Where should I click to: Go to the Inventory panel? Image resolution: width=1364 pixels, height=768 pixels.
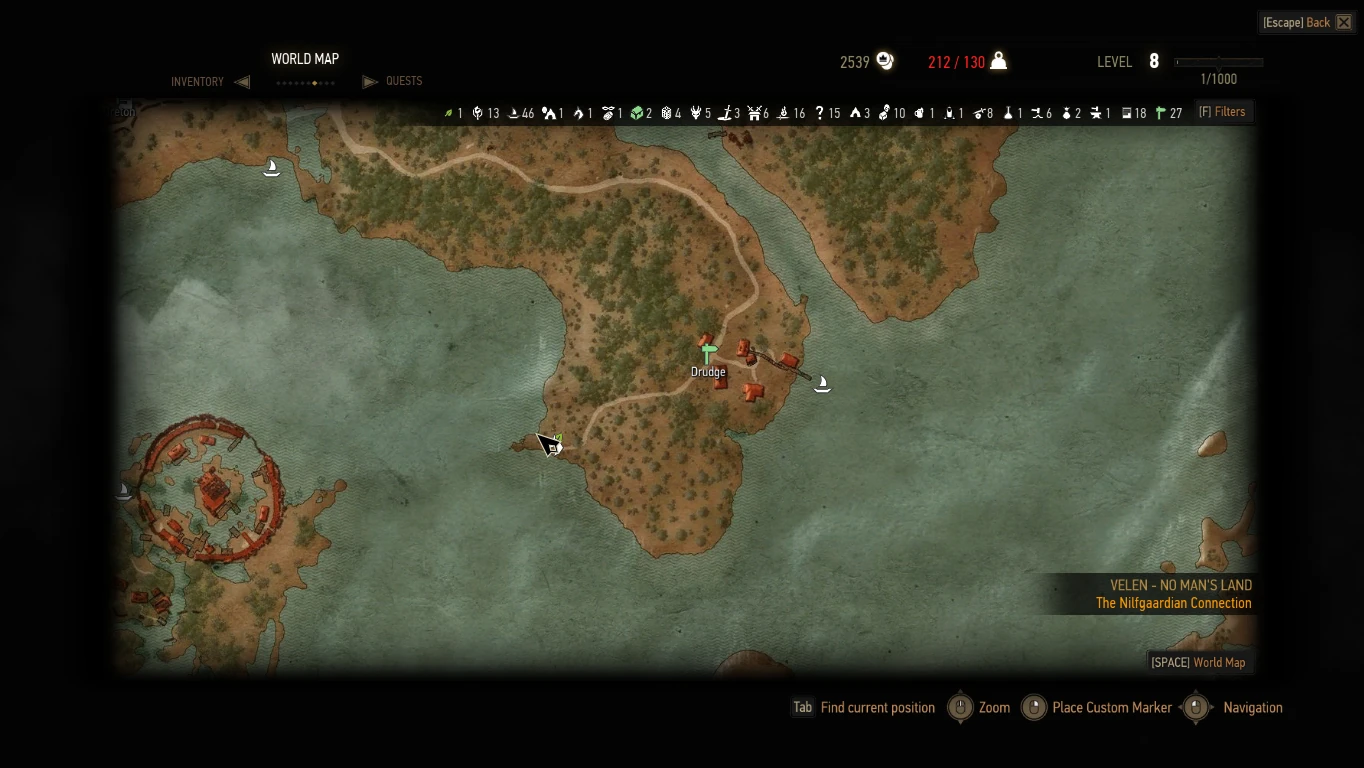pos(198,82)
